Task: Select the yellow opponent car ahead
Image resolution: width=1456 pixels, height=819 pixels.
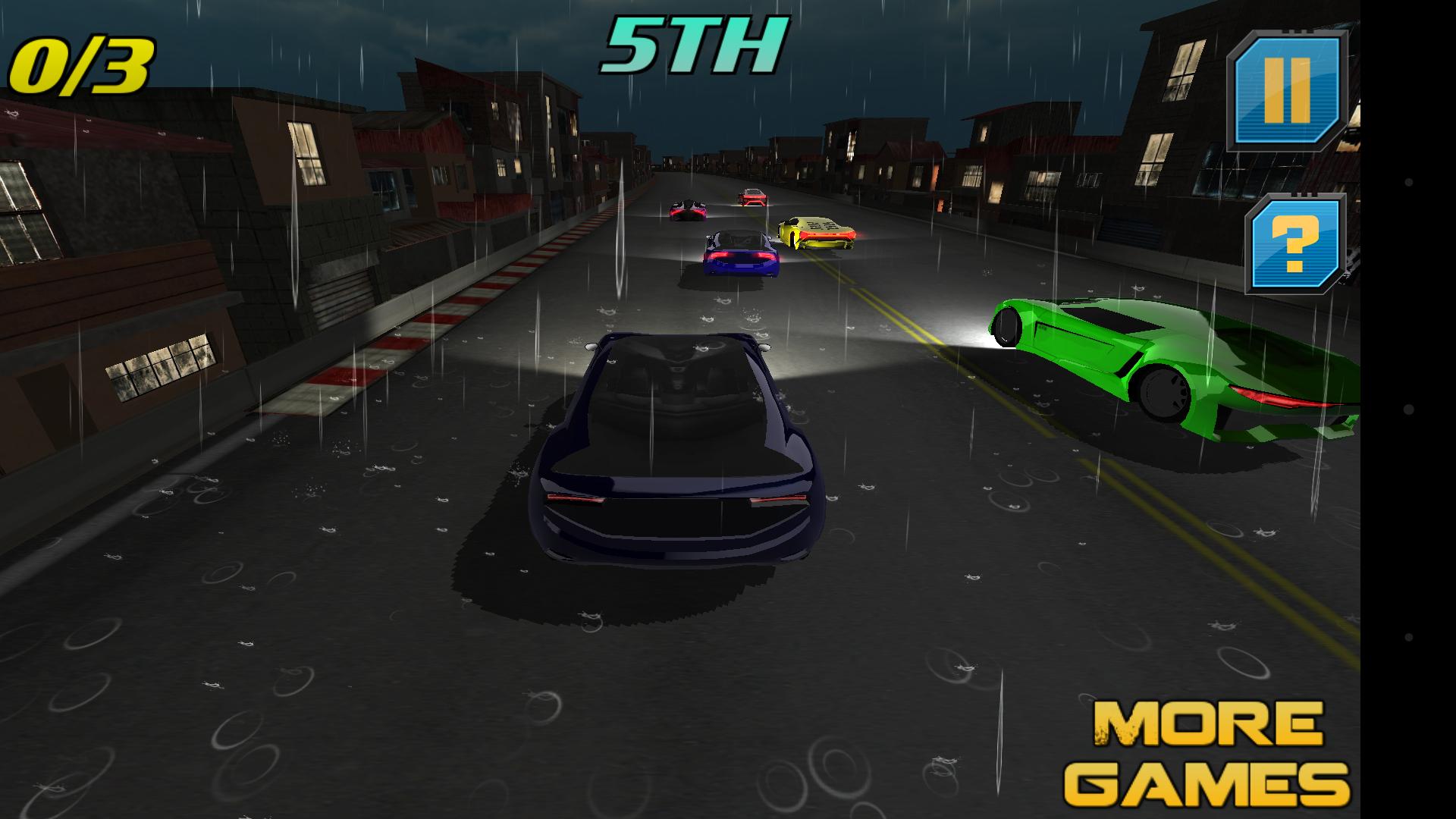Action: click(815, 231)
